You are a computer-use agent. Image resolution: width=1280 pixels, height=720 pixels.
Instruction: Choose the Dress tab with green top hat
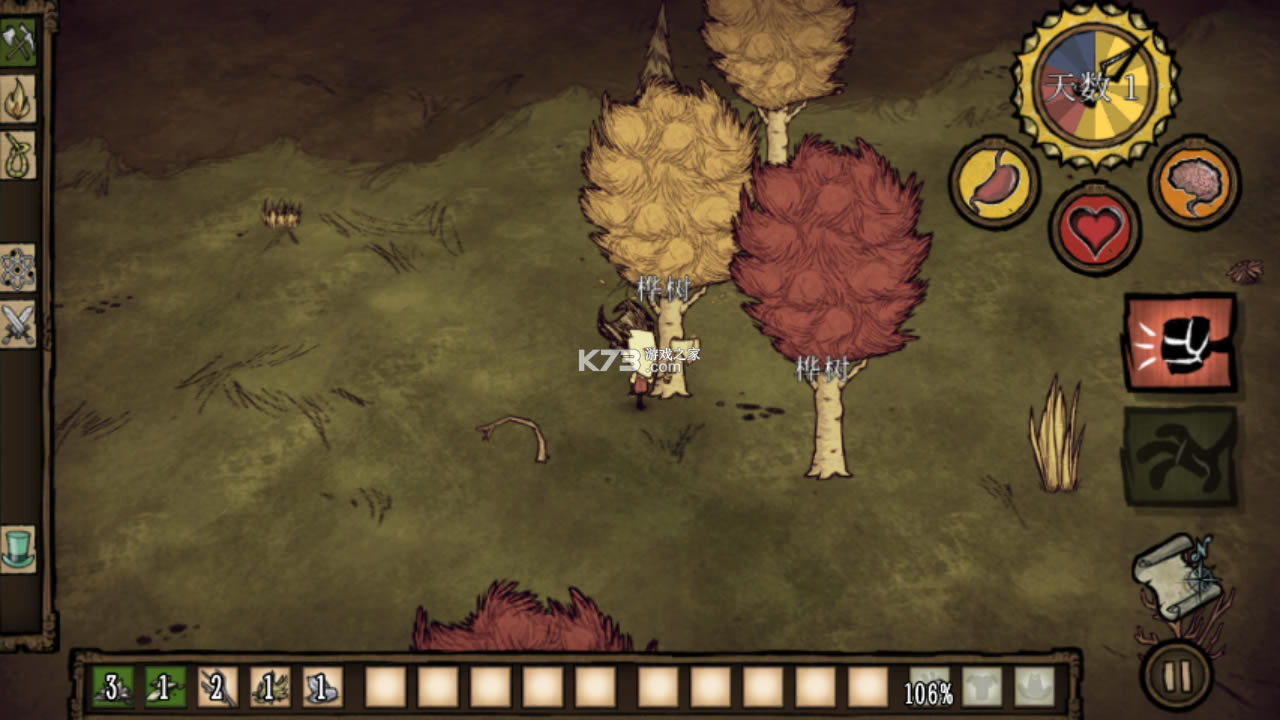click(x=18, y=549)
